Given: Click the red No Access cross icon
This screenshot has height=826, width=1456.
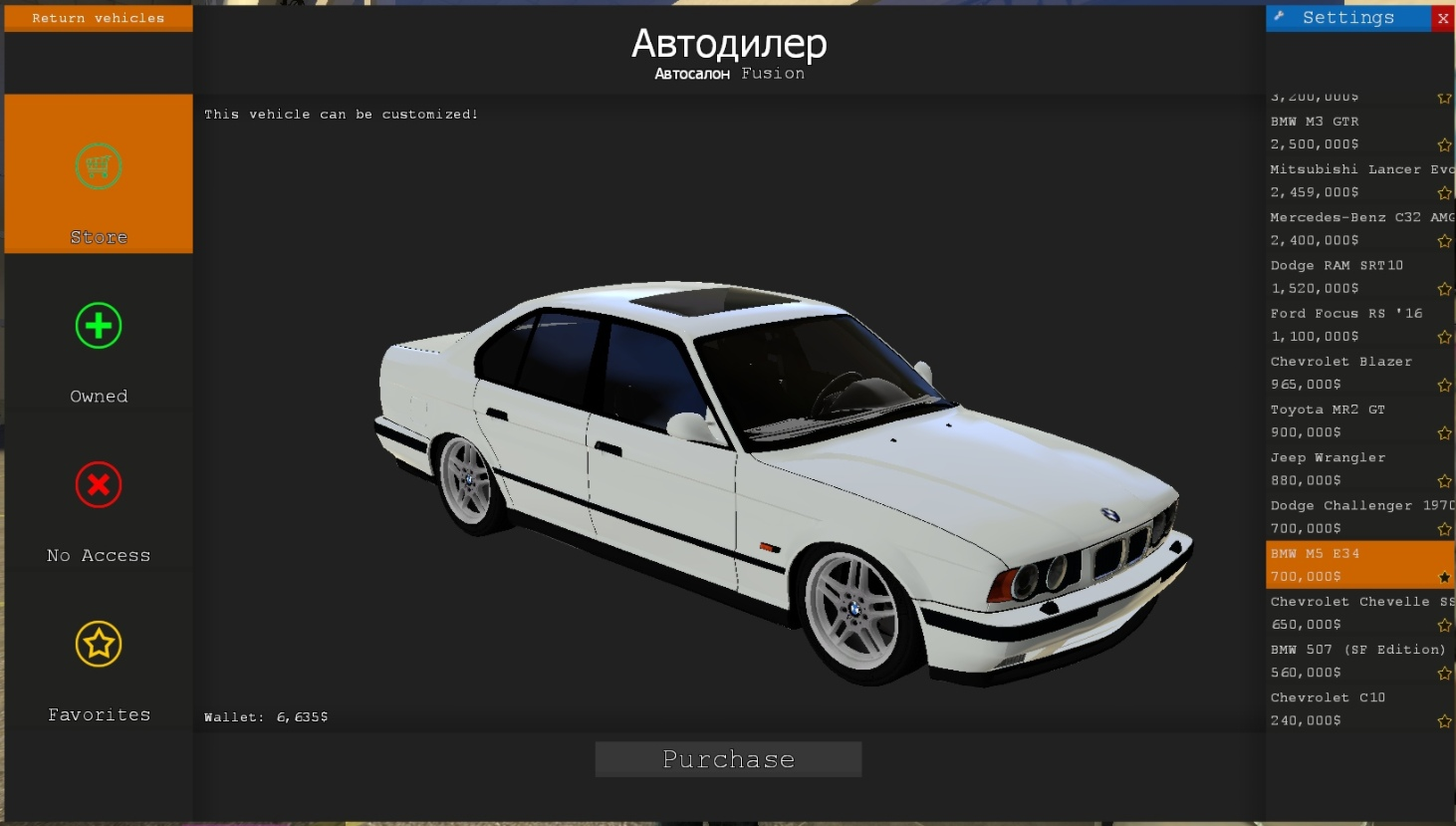Looking at the screenshot, I should 98,484.
